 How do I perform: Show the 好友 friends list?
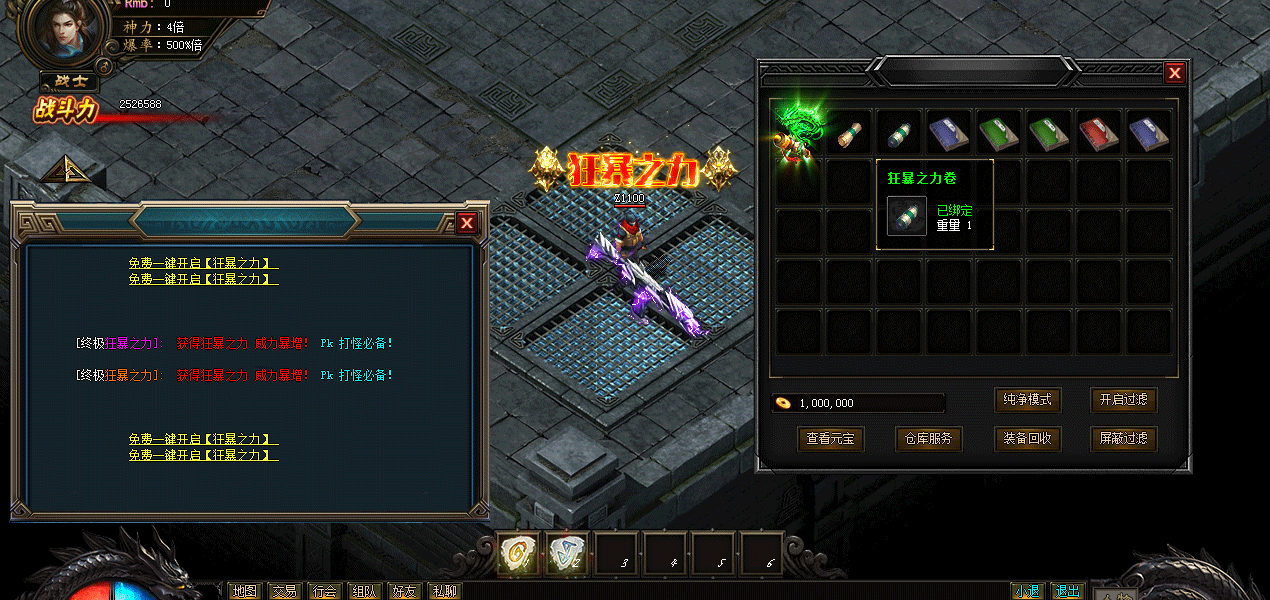pyautogui.click(x=404, y=591)
